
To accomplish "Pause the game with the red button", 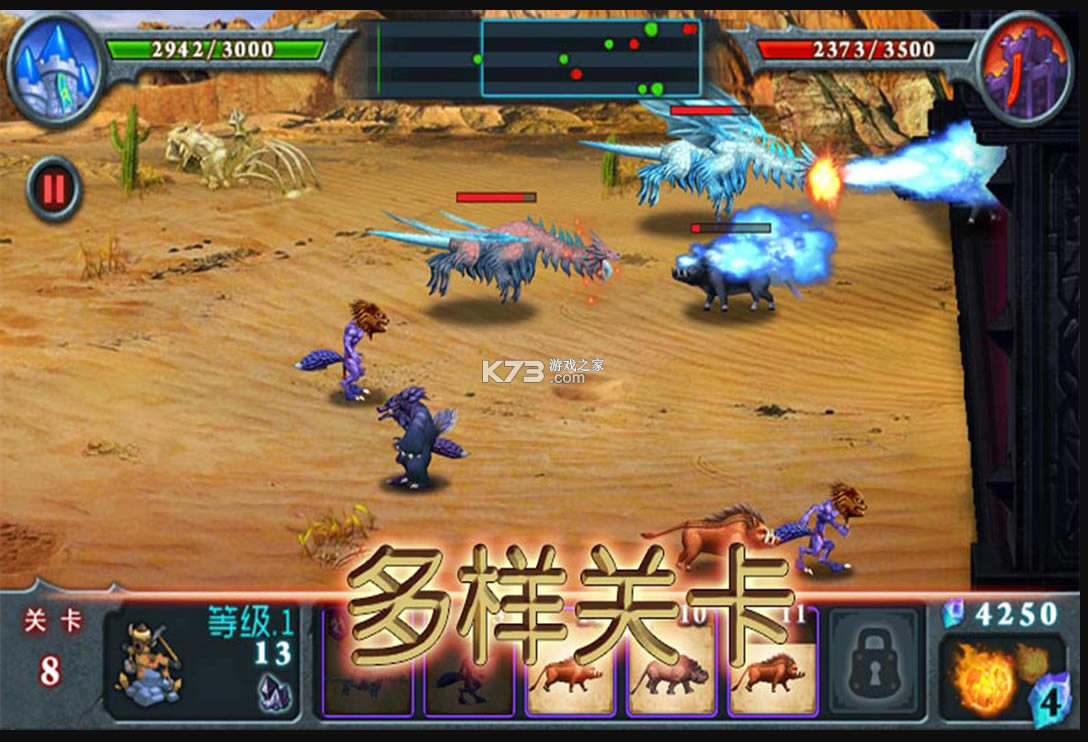I will tap(54, 188).
